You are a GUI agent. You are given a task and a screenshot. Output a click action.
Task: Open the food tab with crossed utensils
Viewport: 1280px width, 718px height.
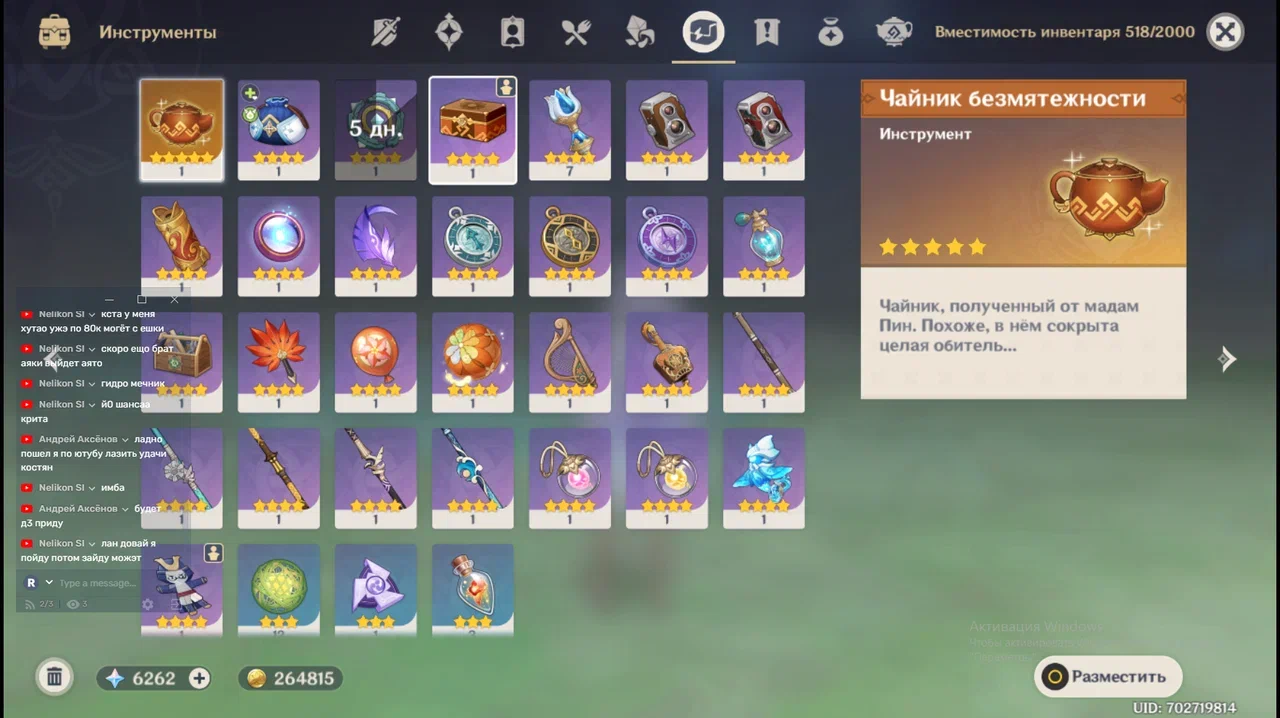pos(576,32)
